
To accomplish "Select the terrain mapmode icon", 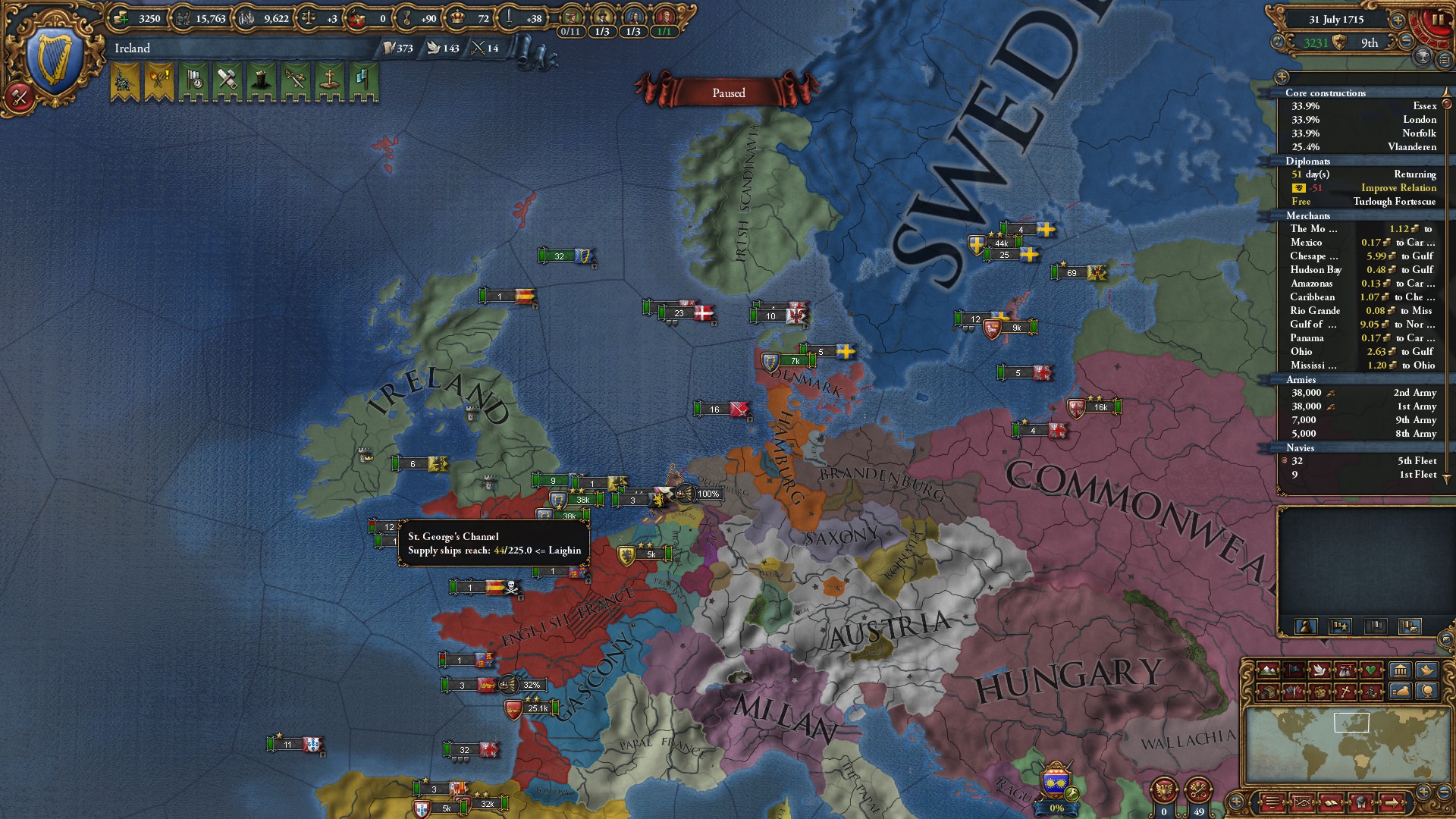I will (x=1268, y=670).
